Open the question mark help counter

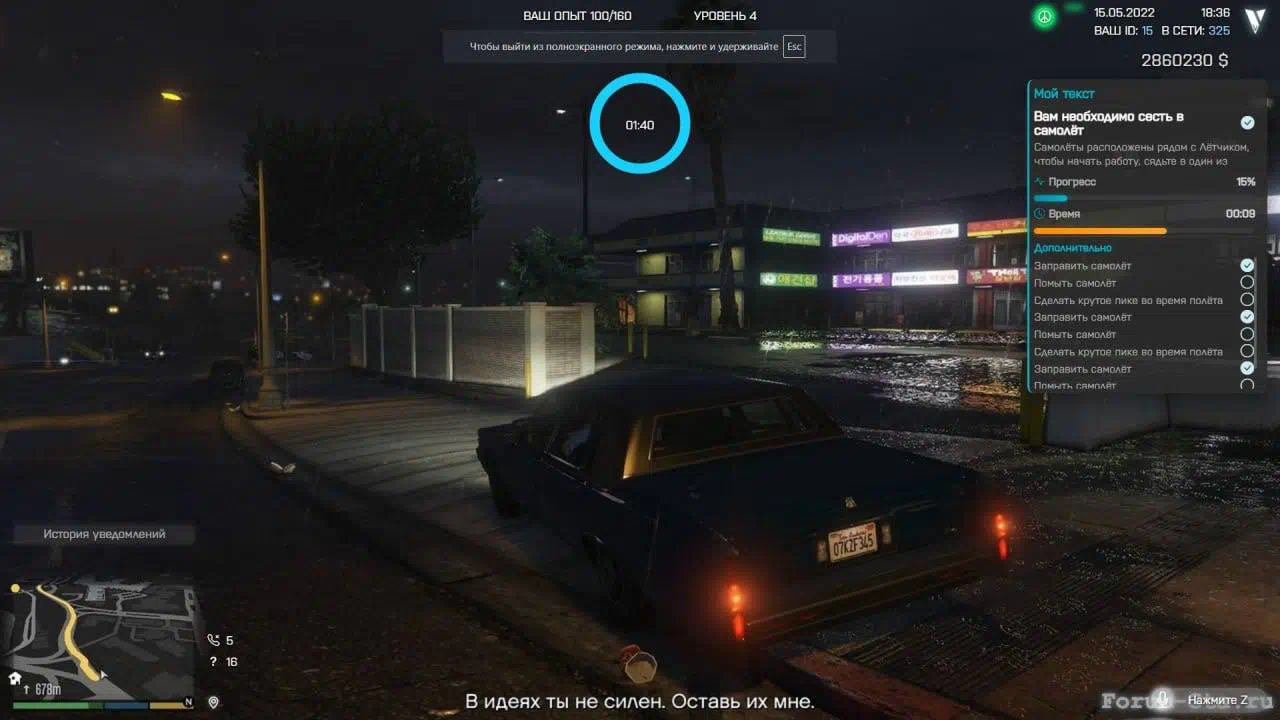(213, 662)
